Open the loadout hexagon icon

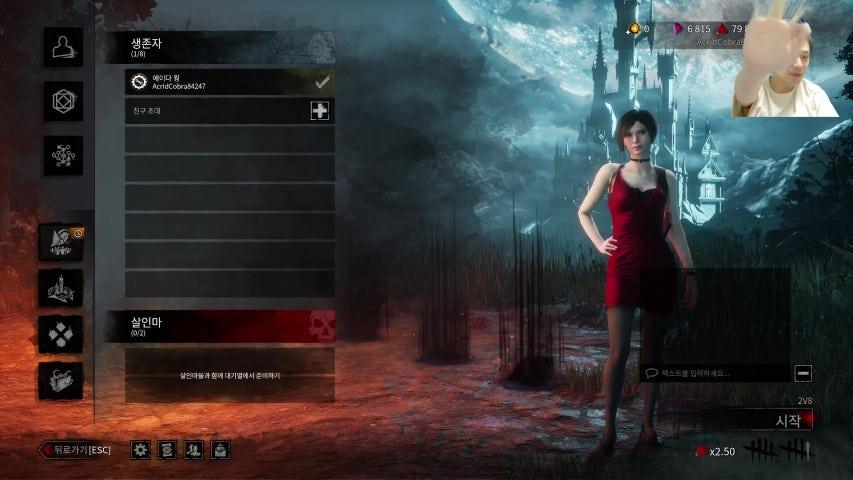tap(63, 102)
